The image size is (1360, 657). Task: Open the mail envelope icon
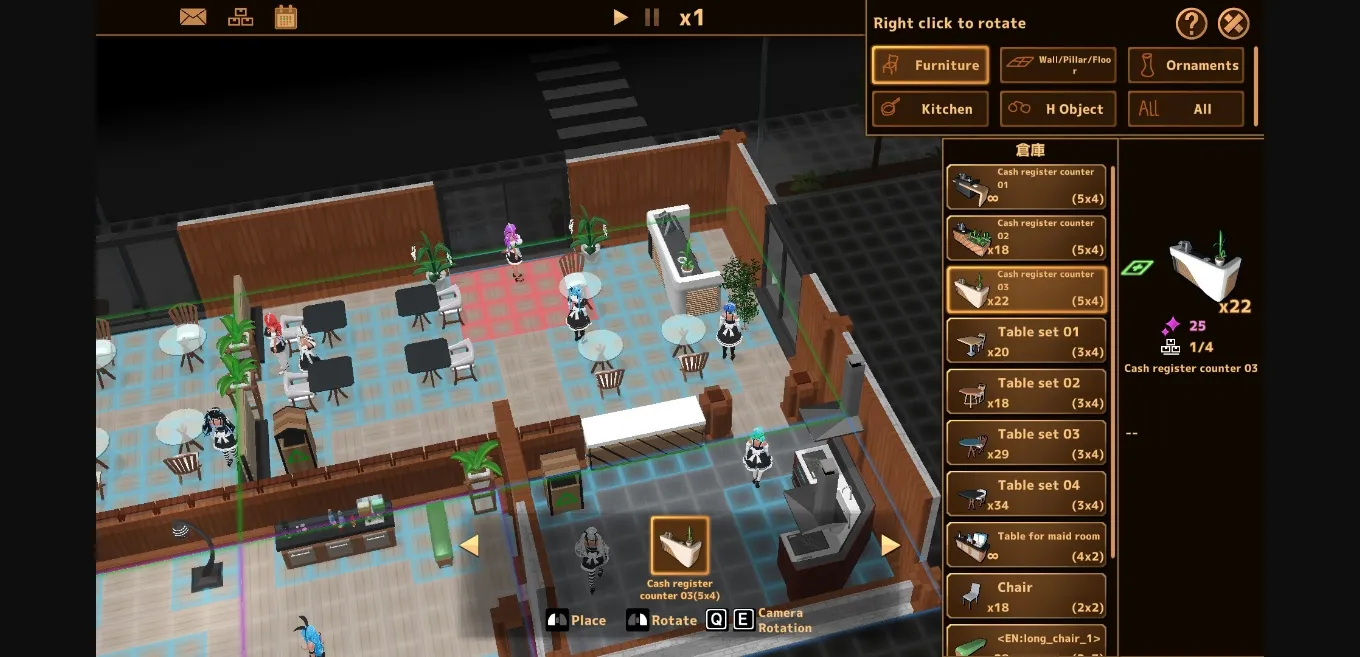(191, 17)
